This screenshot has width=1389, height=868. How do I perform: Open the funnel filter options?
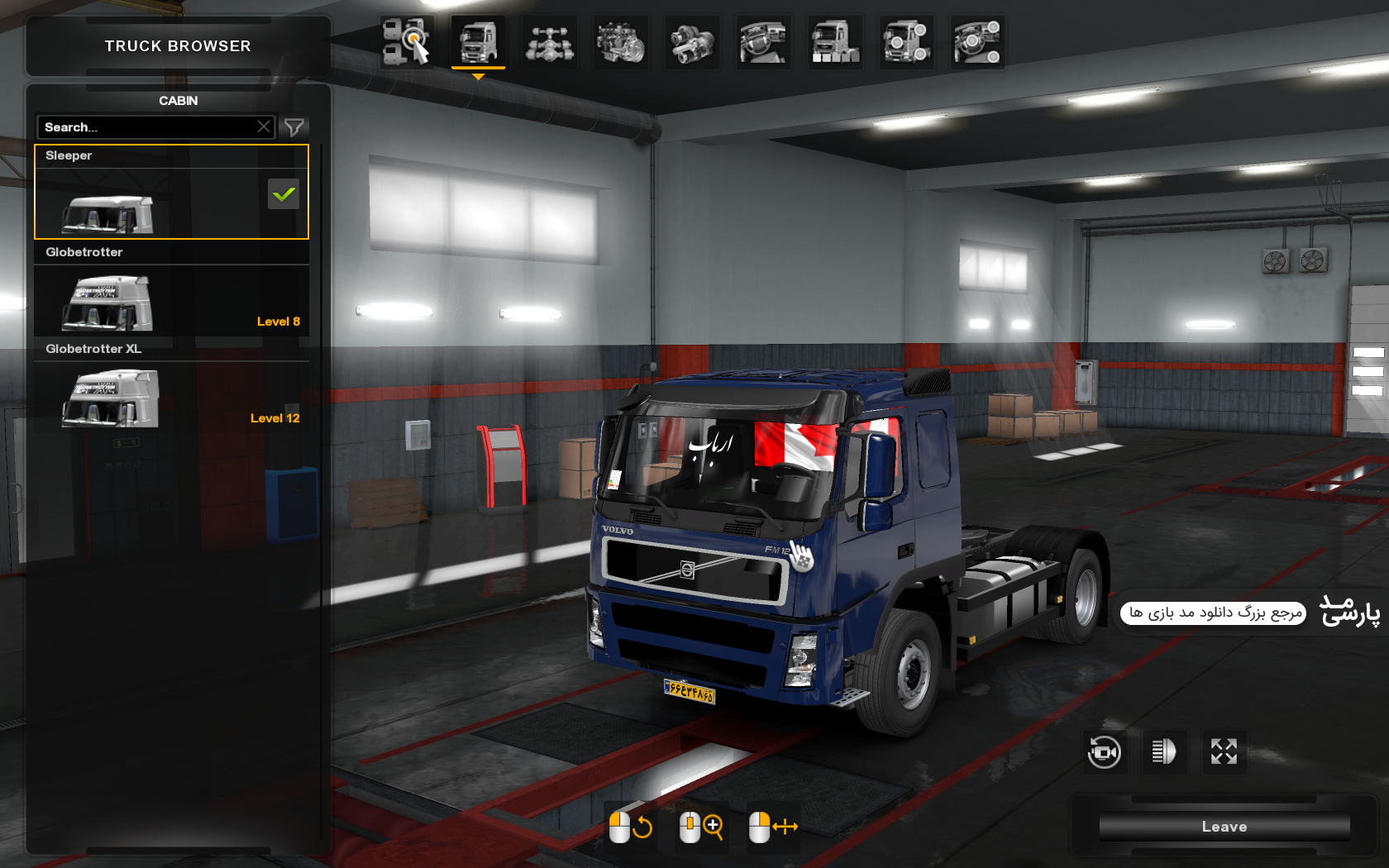(x=294, y=127)
